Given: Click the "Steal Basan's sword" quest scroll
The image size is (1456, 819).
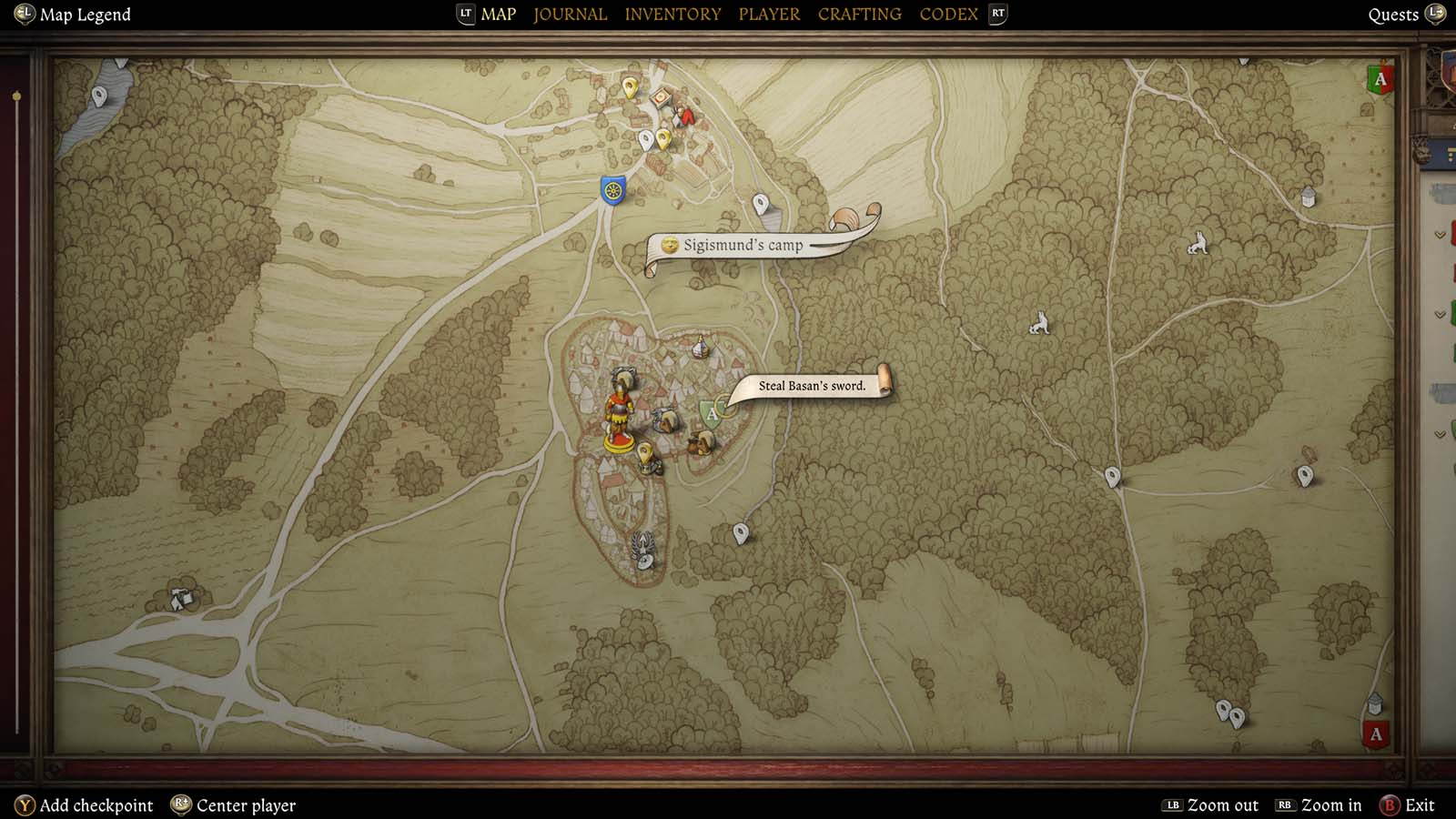Looking at the screenshot, I should click(813, 385).
